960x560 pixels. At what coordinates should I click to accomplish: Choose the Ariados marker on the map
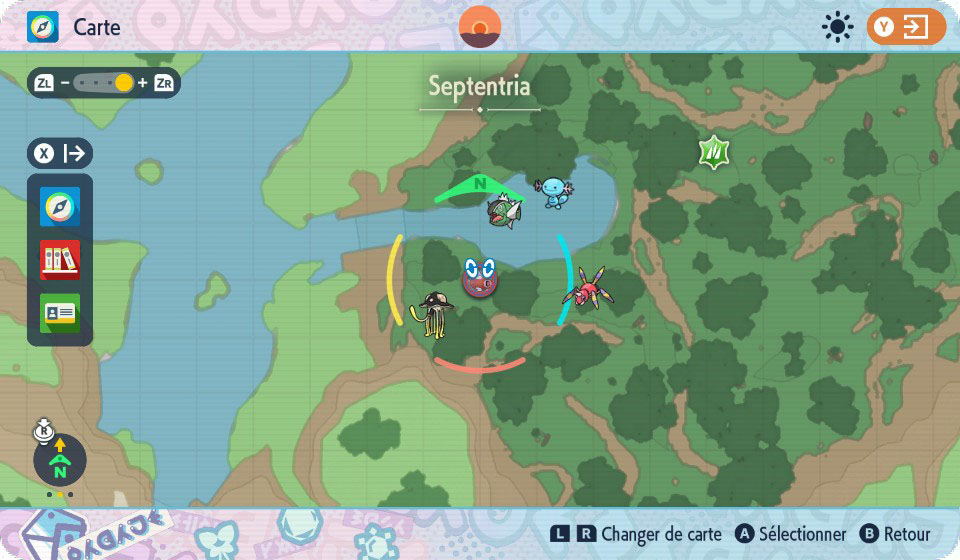pyautogui.click(x=587, y=288)
